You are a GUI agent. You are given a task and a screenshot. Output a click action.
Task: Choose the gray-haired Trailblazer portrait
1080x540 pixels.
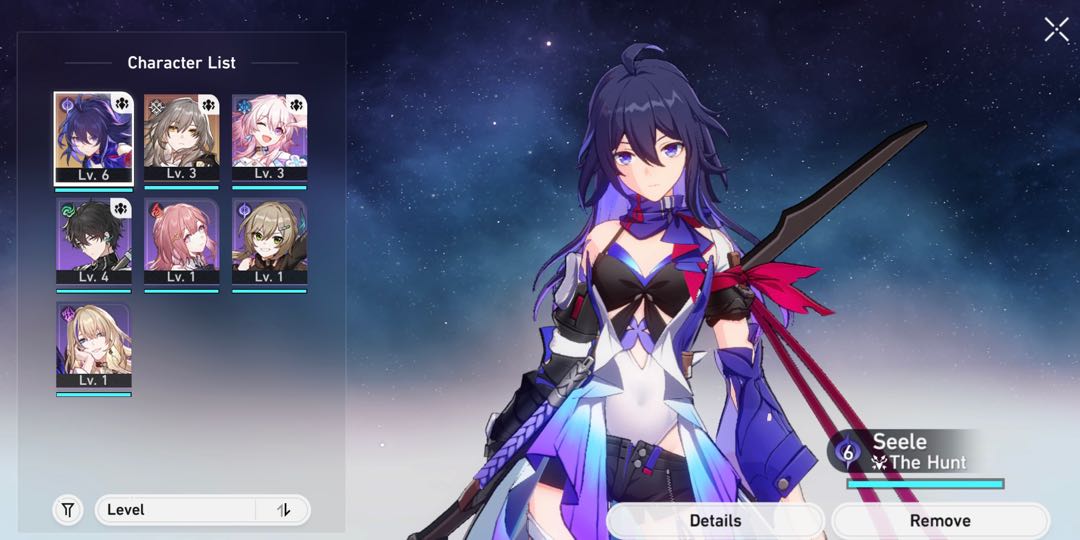[181, 138]
